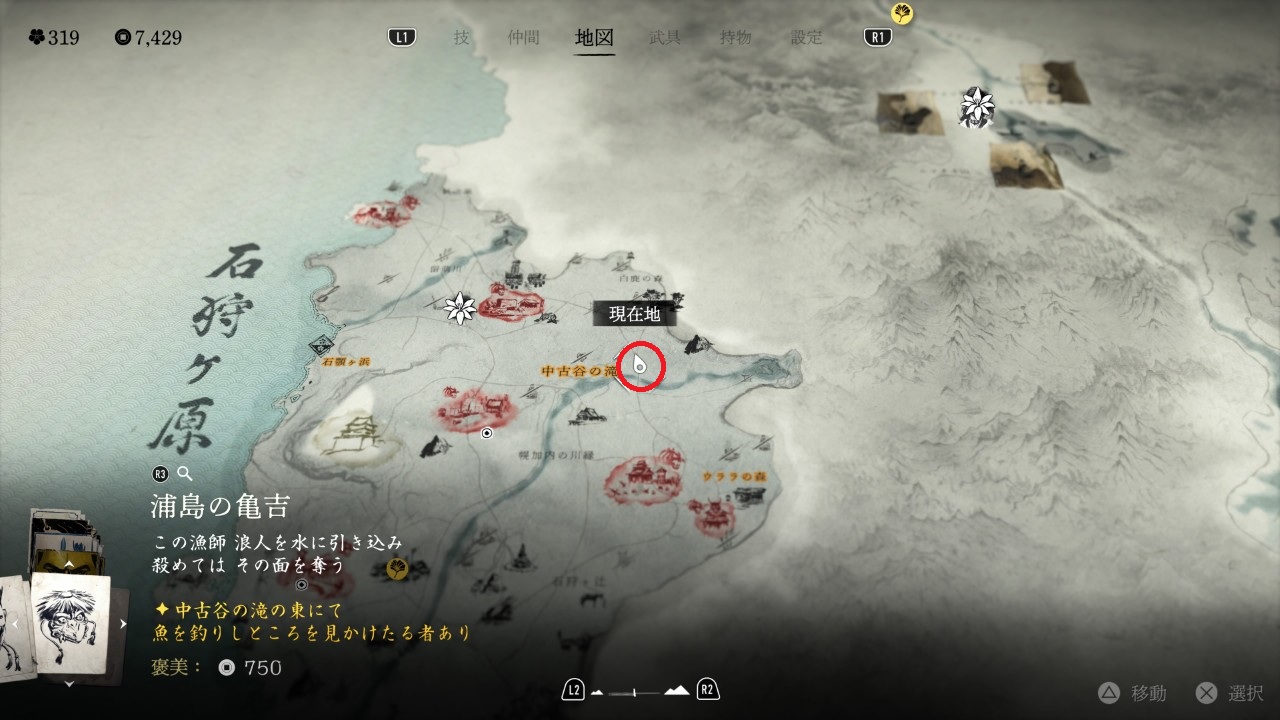Cycle card stack with the up arrow
Image resolution: width=1280 pixels, height=720 pixels.
[x=69, y=564]
